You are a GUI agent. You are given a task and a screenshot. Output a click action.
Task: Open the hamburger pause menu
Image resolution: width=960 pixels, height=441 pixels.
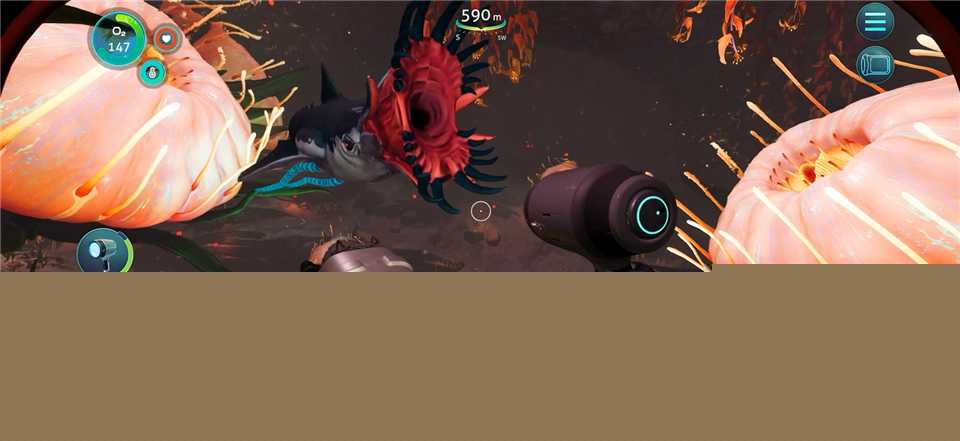coord(875,21)
